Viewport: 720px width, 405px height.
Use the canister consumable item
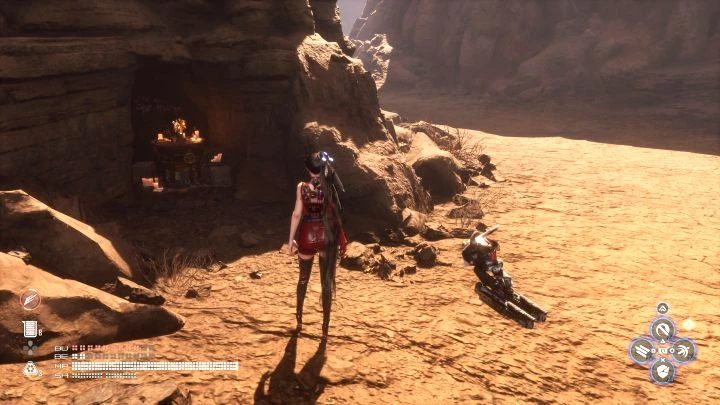tap(31, 328)
